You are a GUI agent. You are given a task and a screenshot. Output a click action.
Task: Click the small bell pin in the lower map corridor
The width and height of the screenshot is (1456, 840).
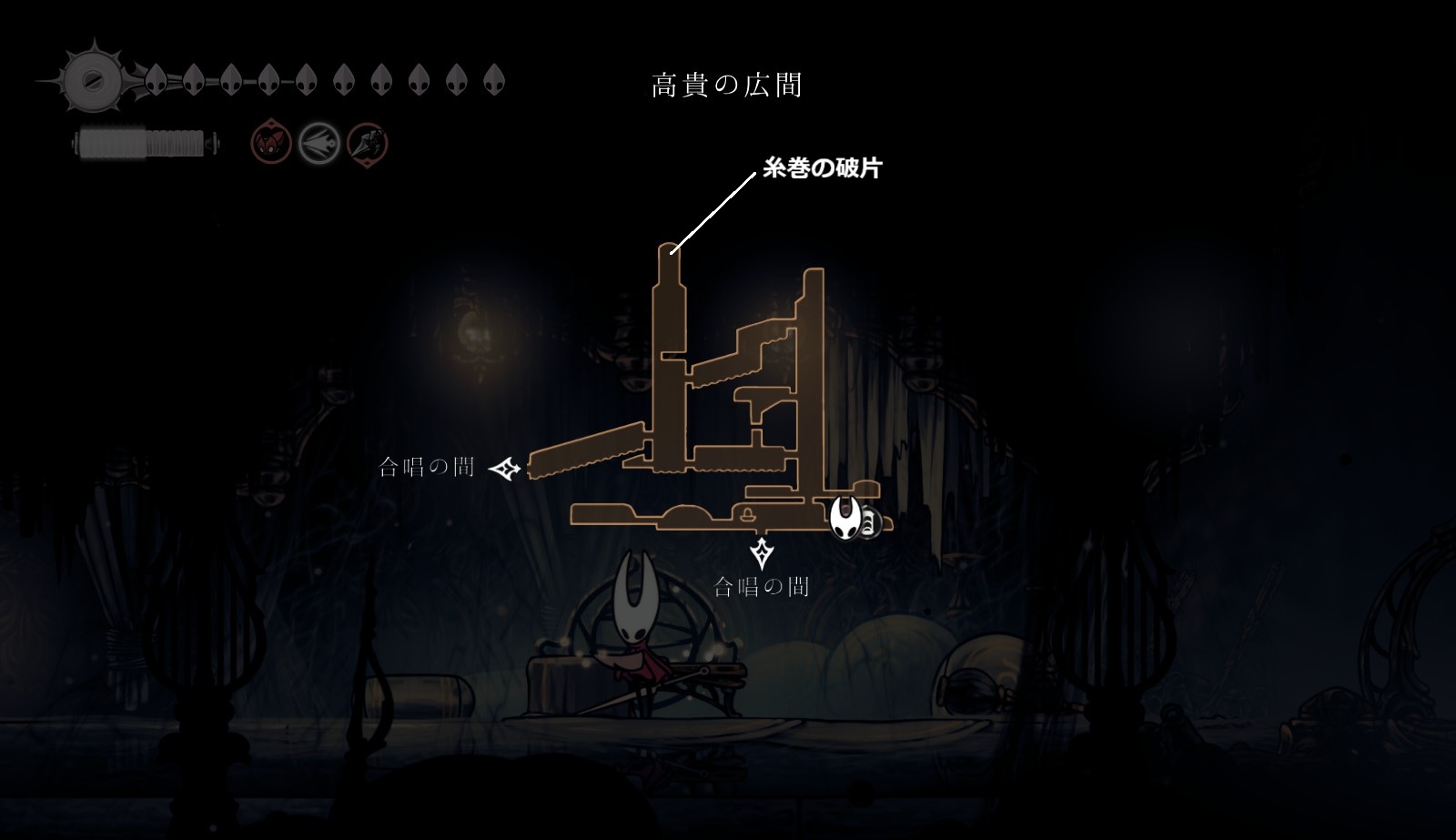click(x=748, y=516)
